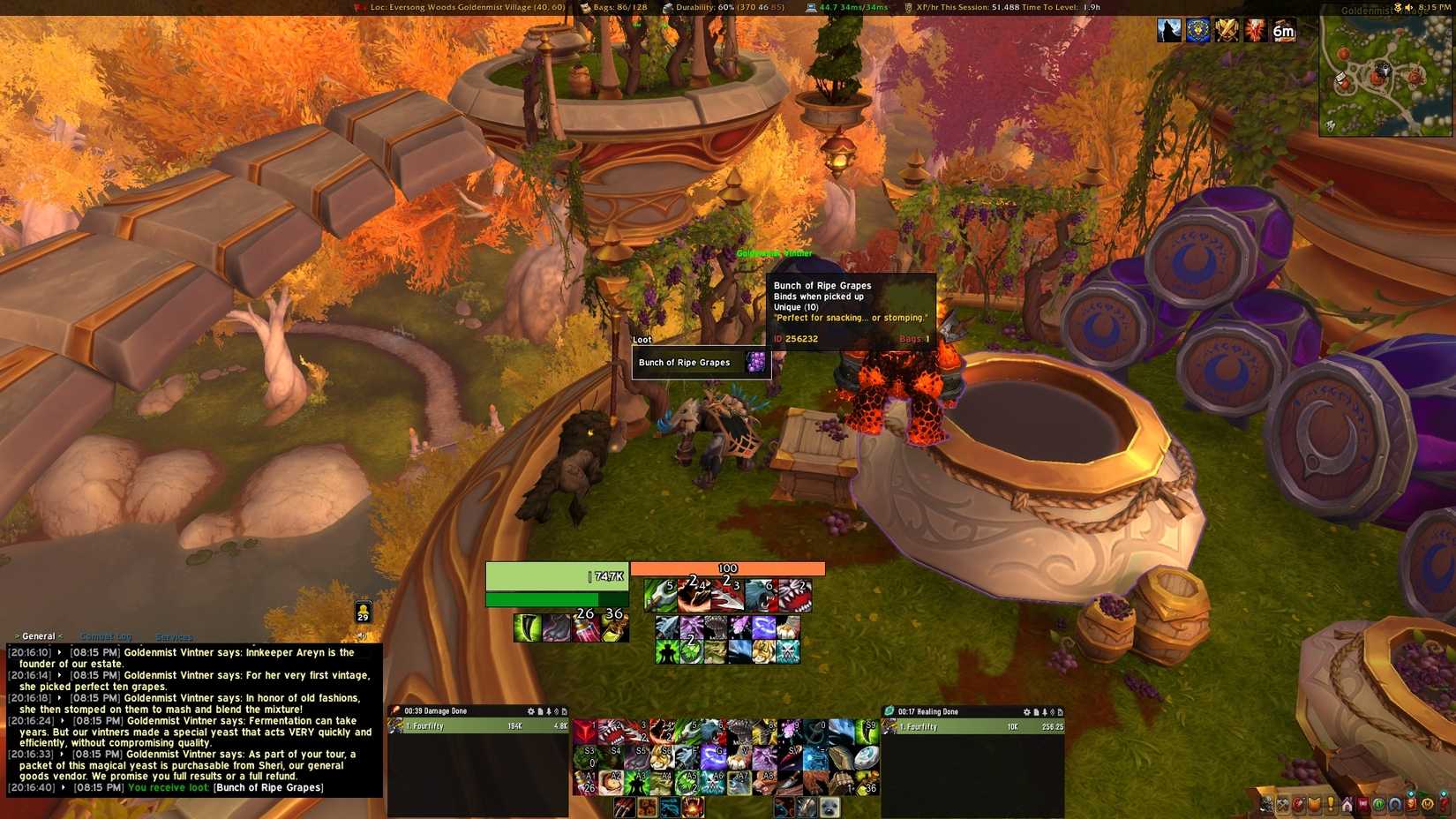
Task: Open the Healing Done meter settings gear
Action: click(x=1026, y=712)
